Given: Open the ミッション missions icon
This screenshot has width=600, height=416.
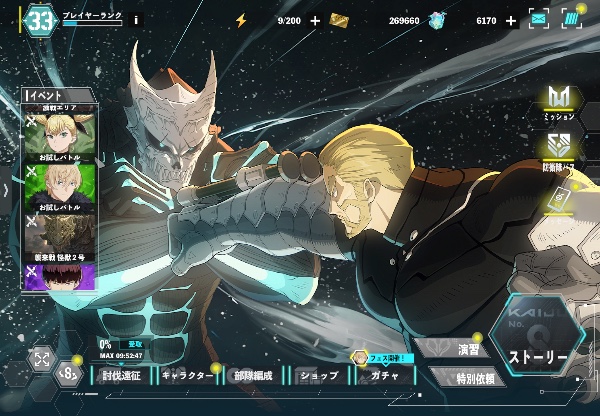Looking at the screenshot, I should point(559,100).
